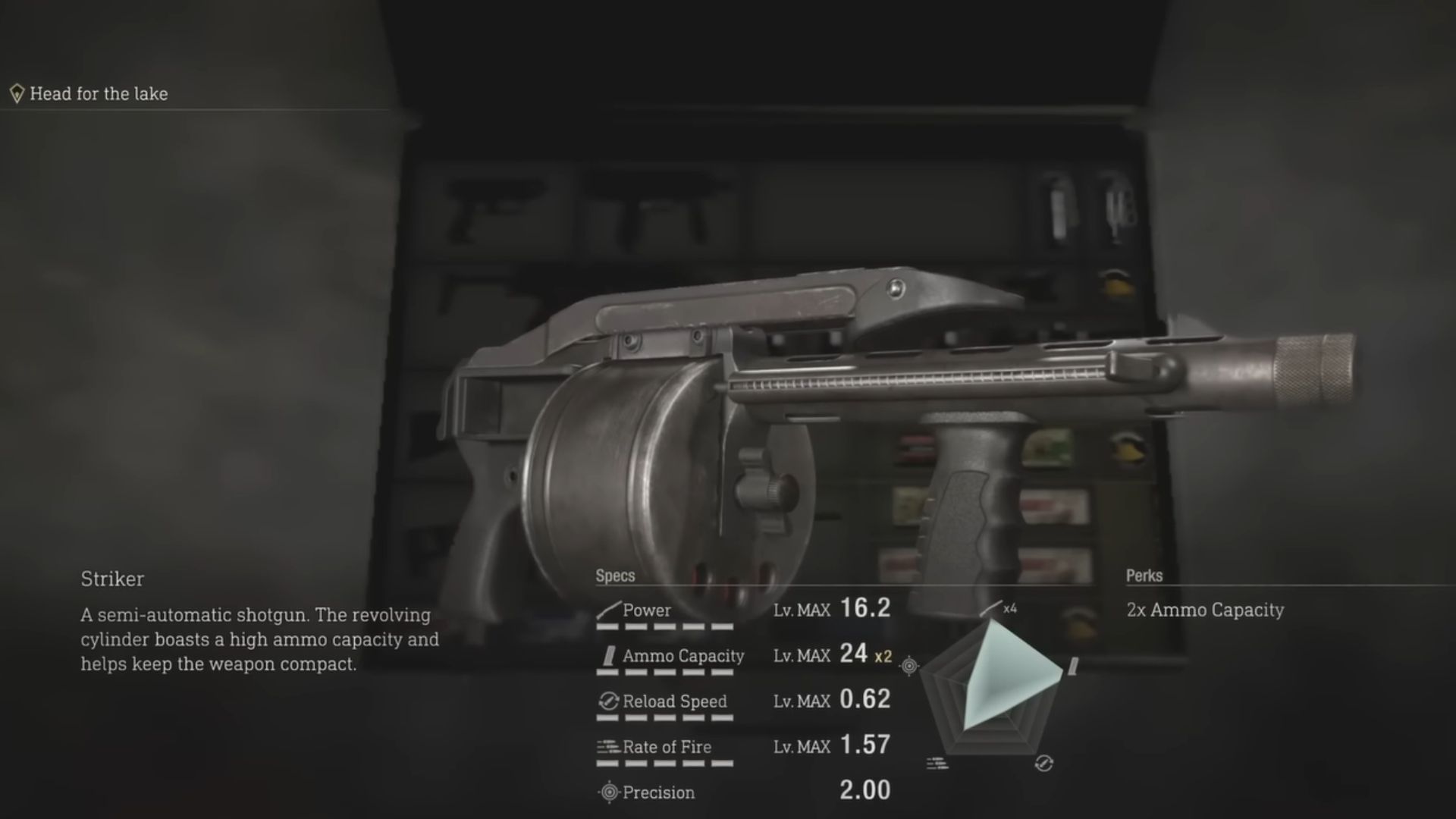Click the Power spec icon
The image size is (1456, 819).
pyautogui.click(x=607, y=609)
